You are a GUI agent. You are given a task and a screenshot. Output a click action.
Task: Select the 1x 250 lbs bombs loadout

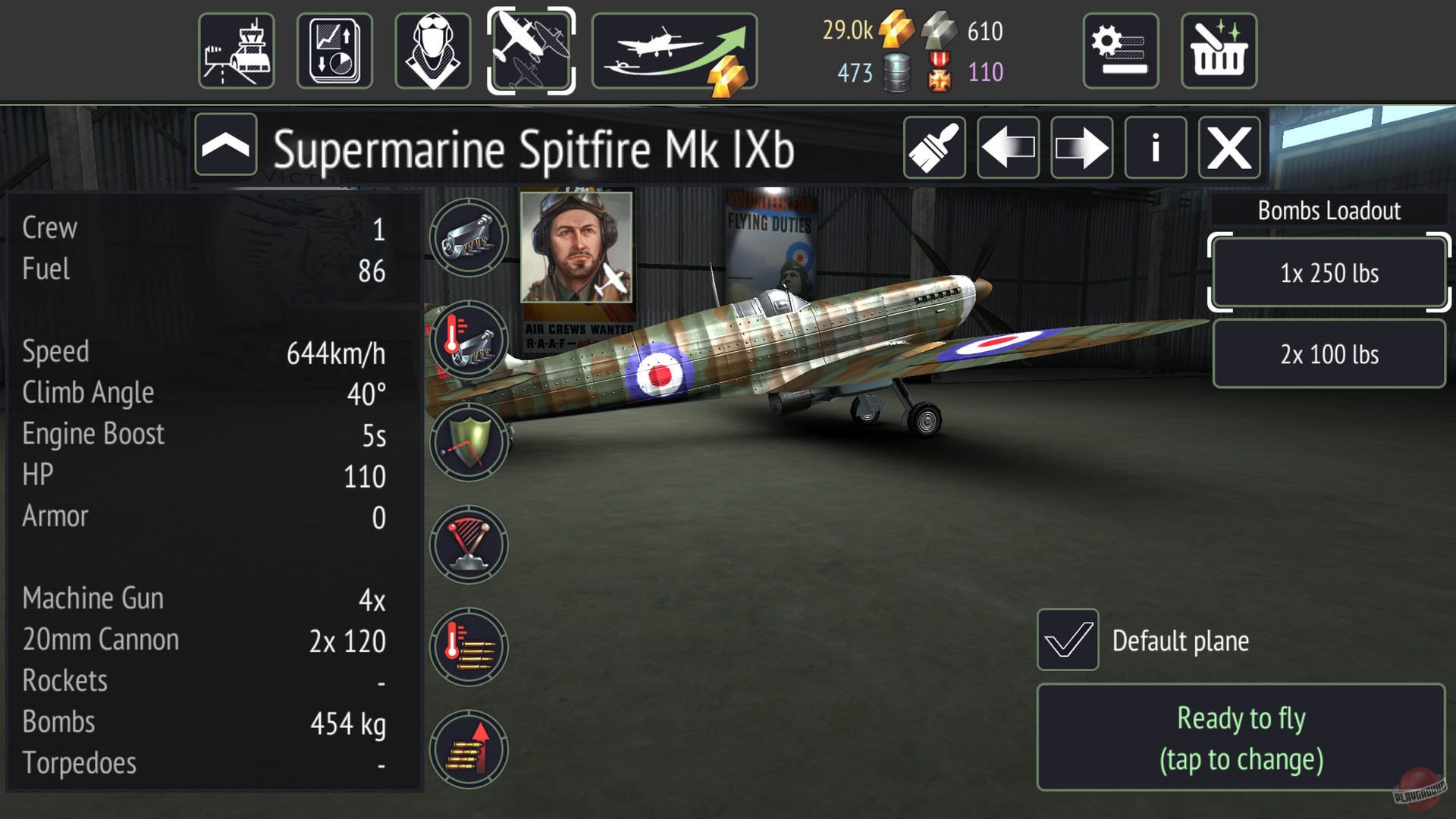coord(1328,274)
